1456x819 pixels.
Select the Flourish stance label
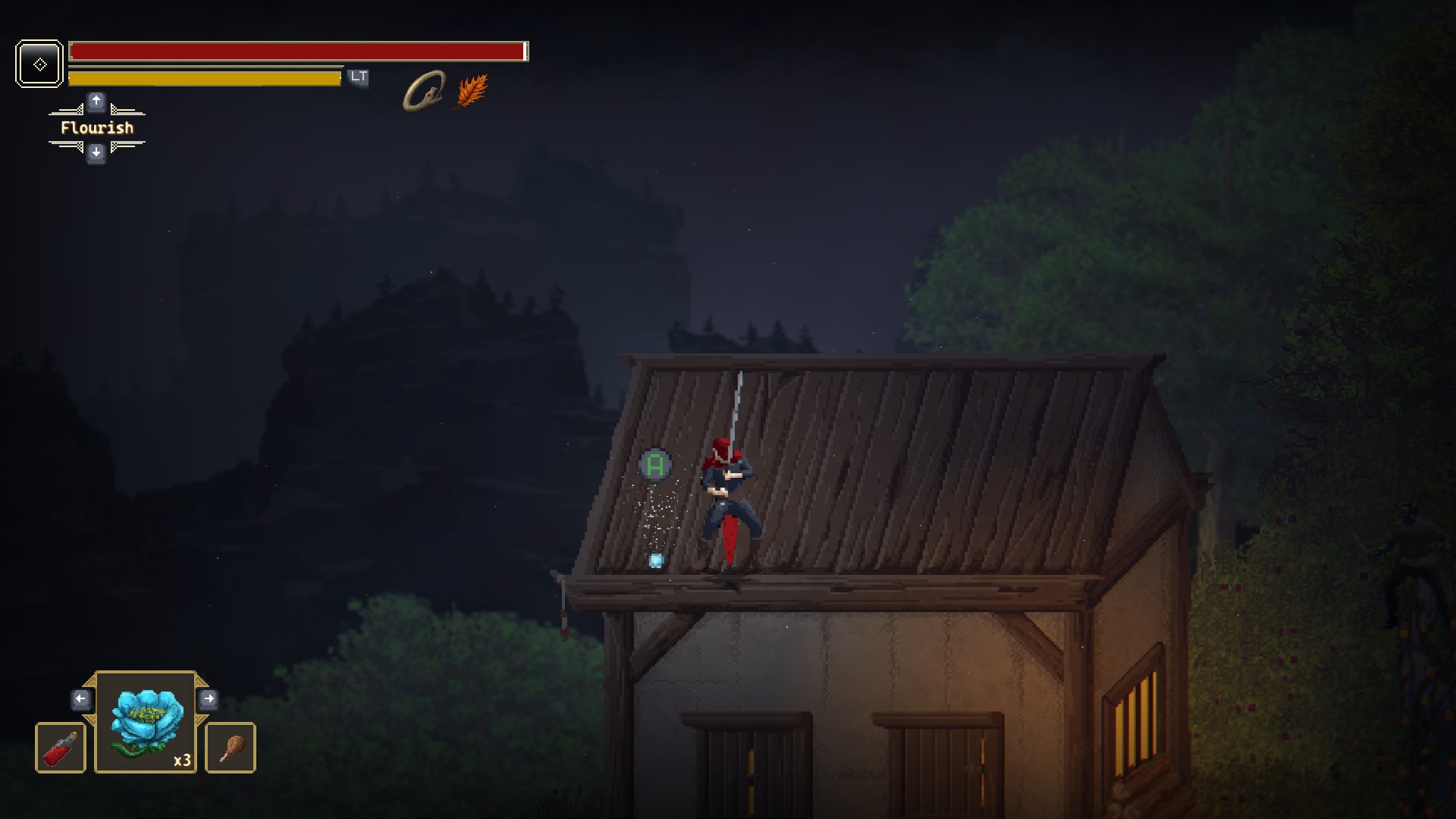97,127
